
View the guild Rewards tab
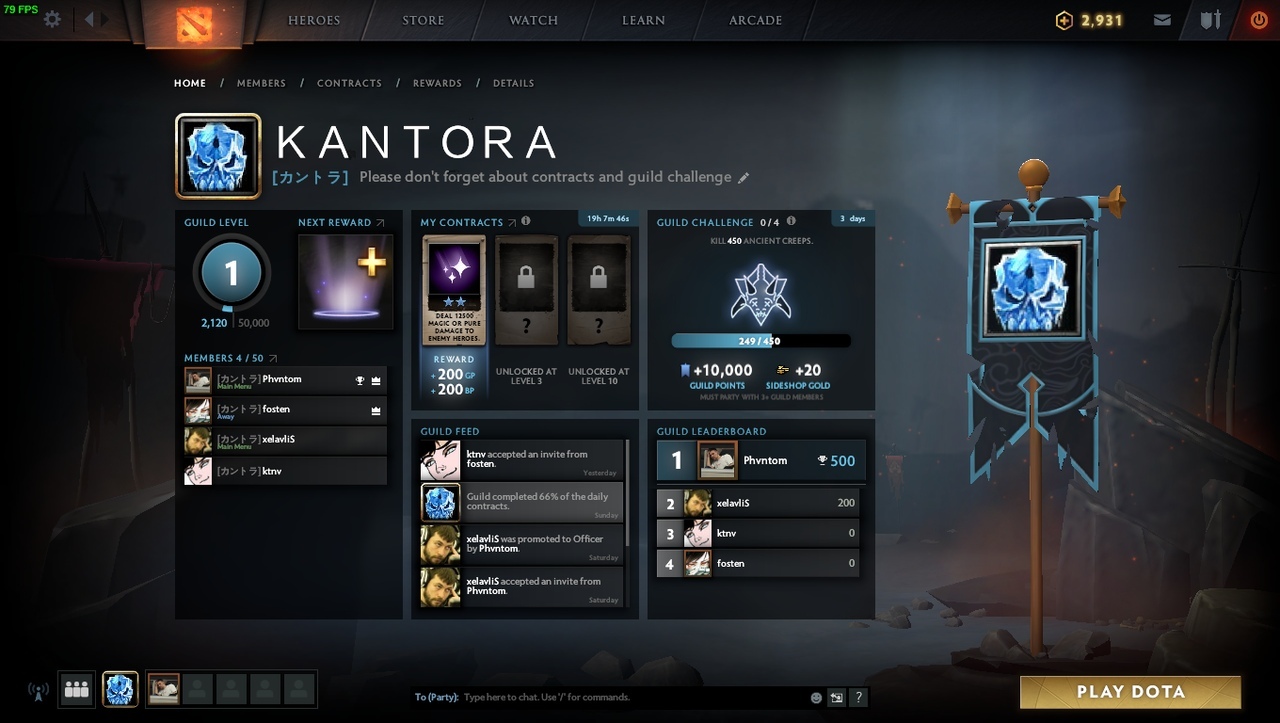(437, 83)
